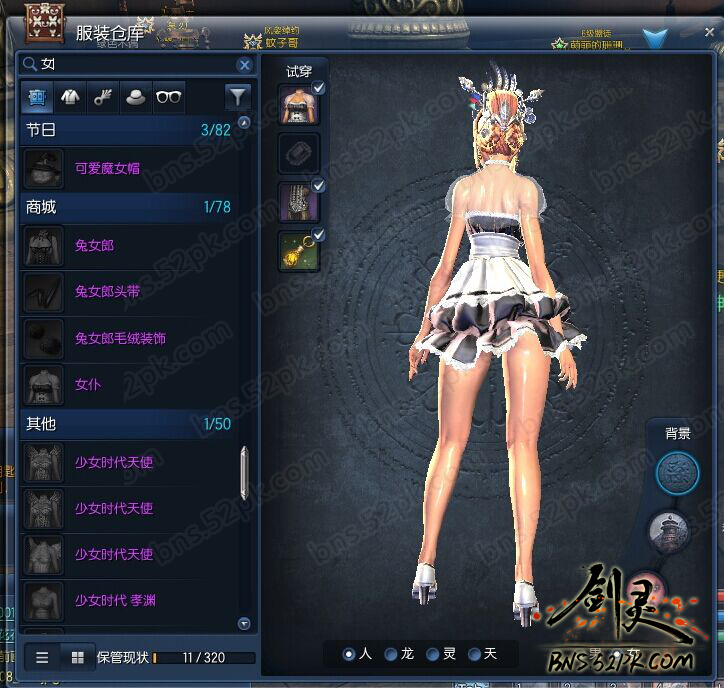The width and height of the screenshot is (724, 688).
Task: Select the 天 race radio button
Action: pos(474,654)
